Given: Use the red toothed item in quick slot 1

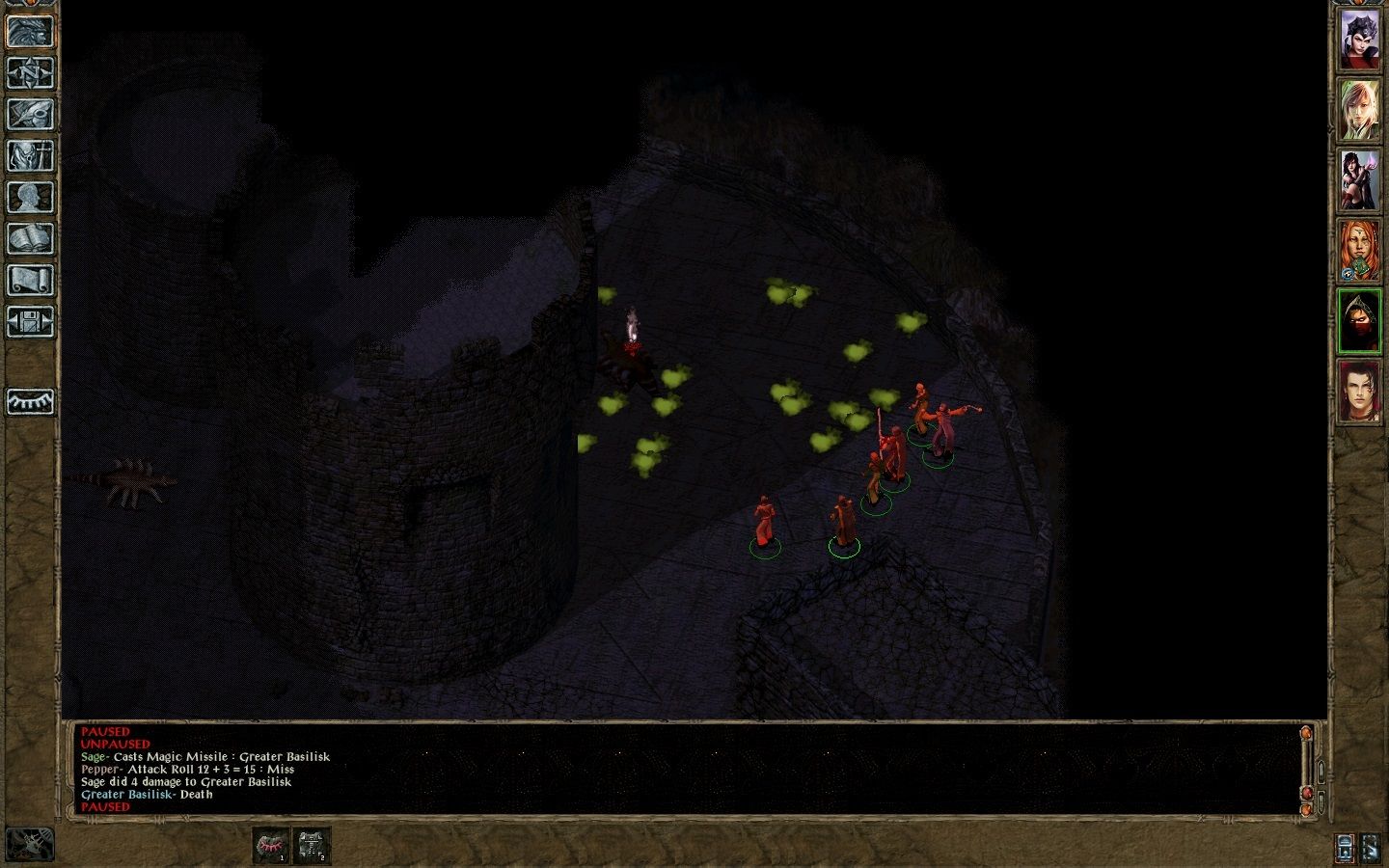Looking at the screenshot, I should [271, 846].
